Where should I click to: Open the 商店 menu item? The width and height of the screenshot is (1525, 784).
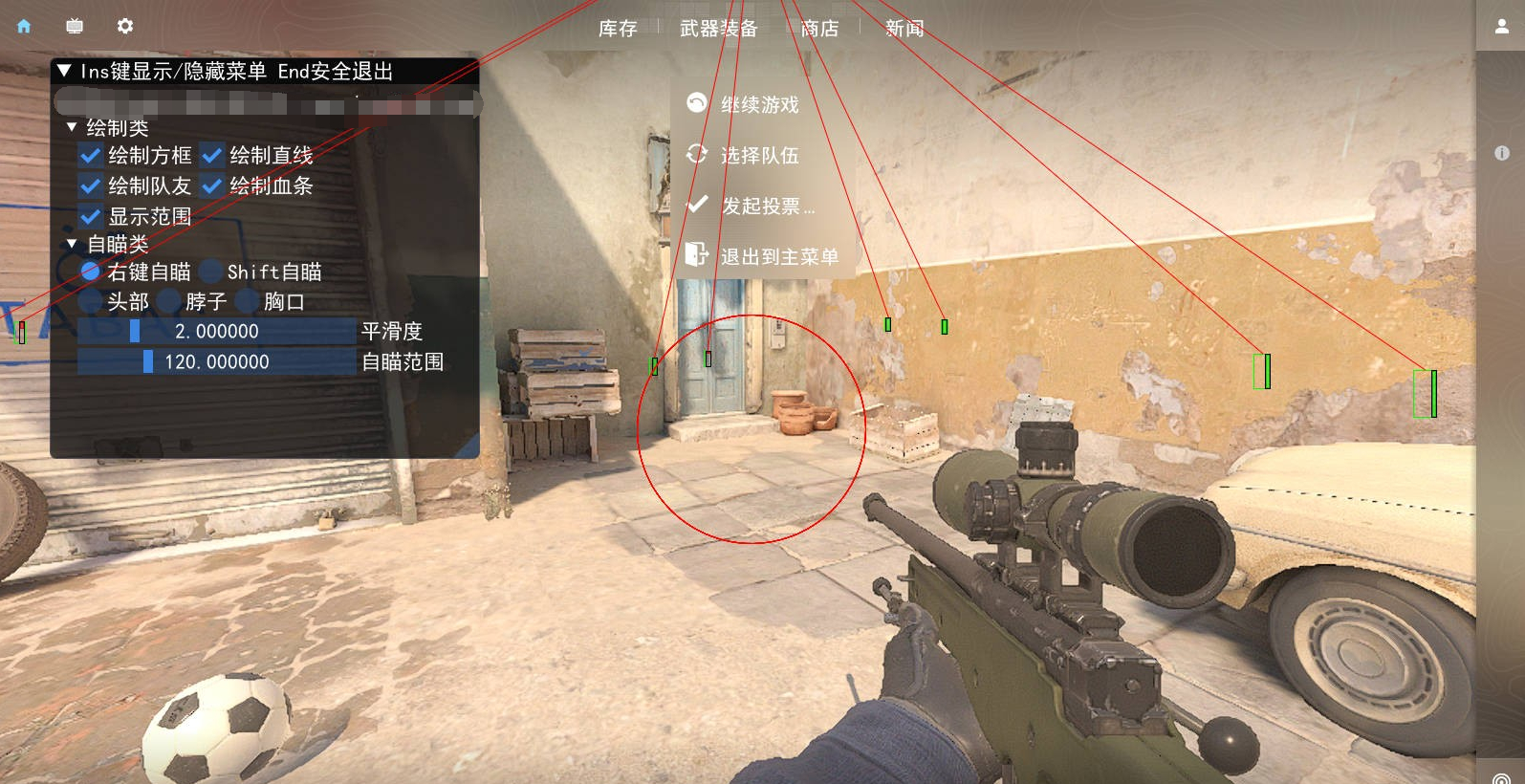(x=820, y=29)
